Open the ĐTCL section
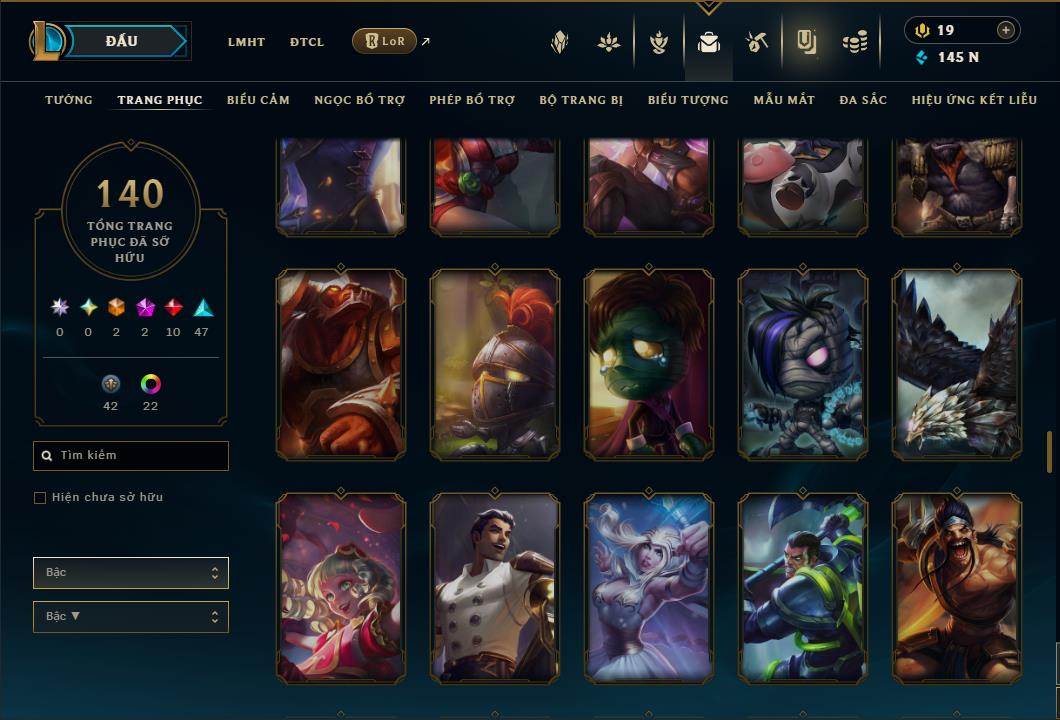Viewport: 1060px width, 720px height. [x=307, y=42]
